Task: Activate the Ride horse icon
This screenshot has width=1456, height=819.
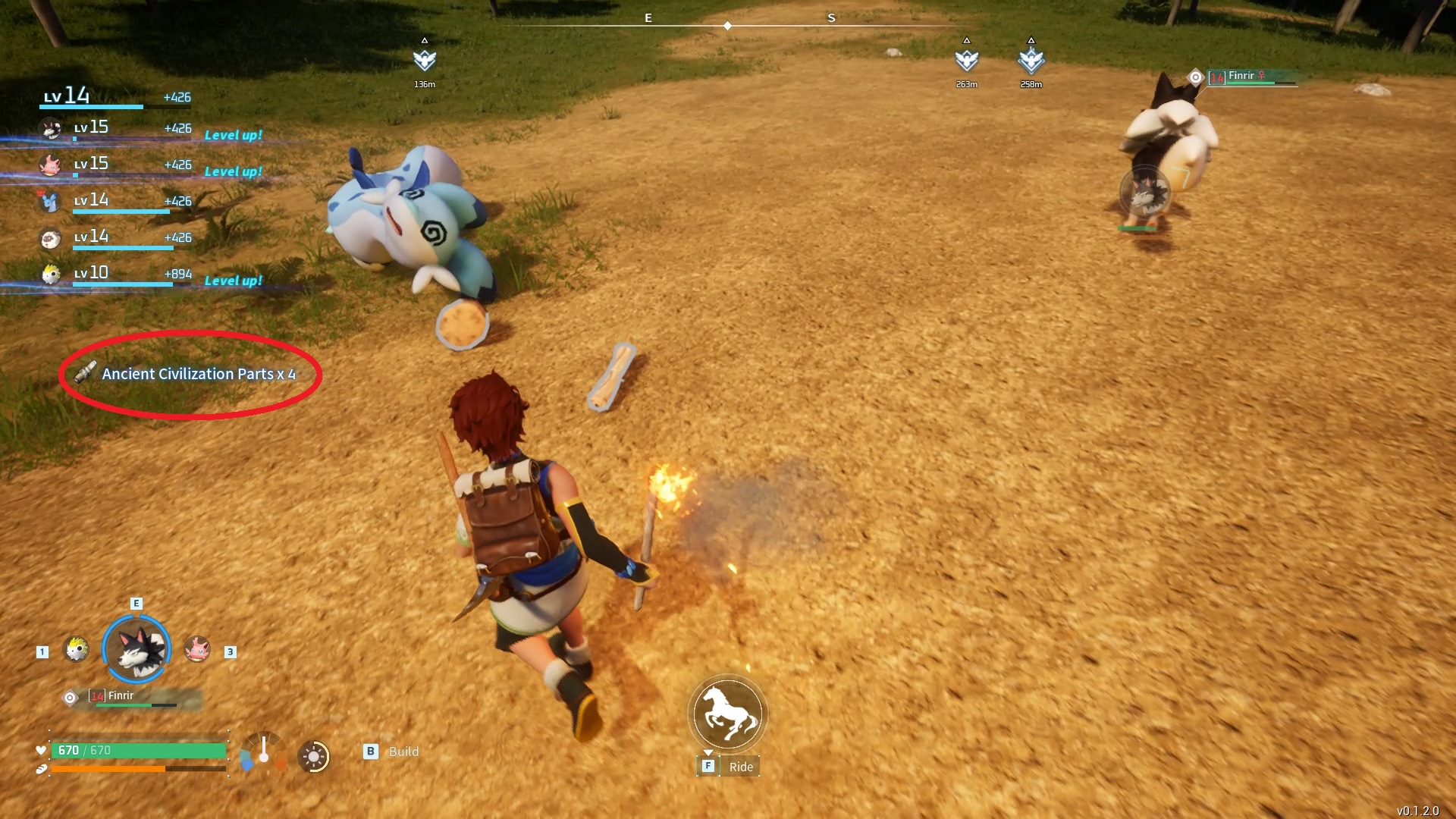Action: 728,714
